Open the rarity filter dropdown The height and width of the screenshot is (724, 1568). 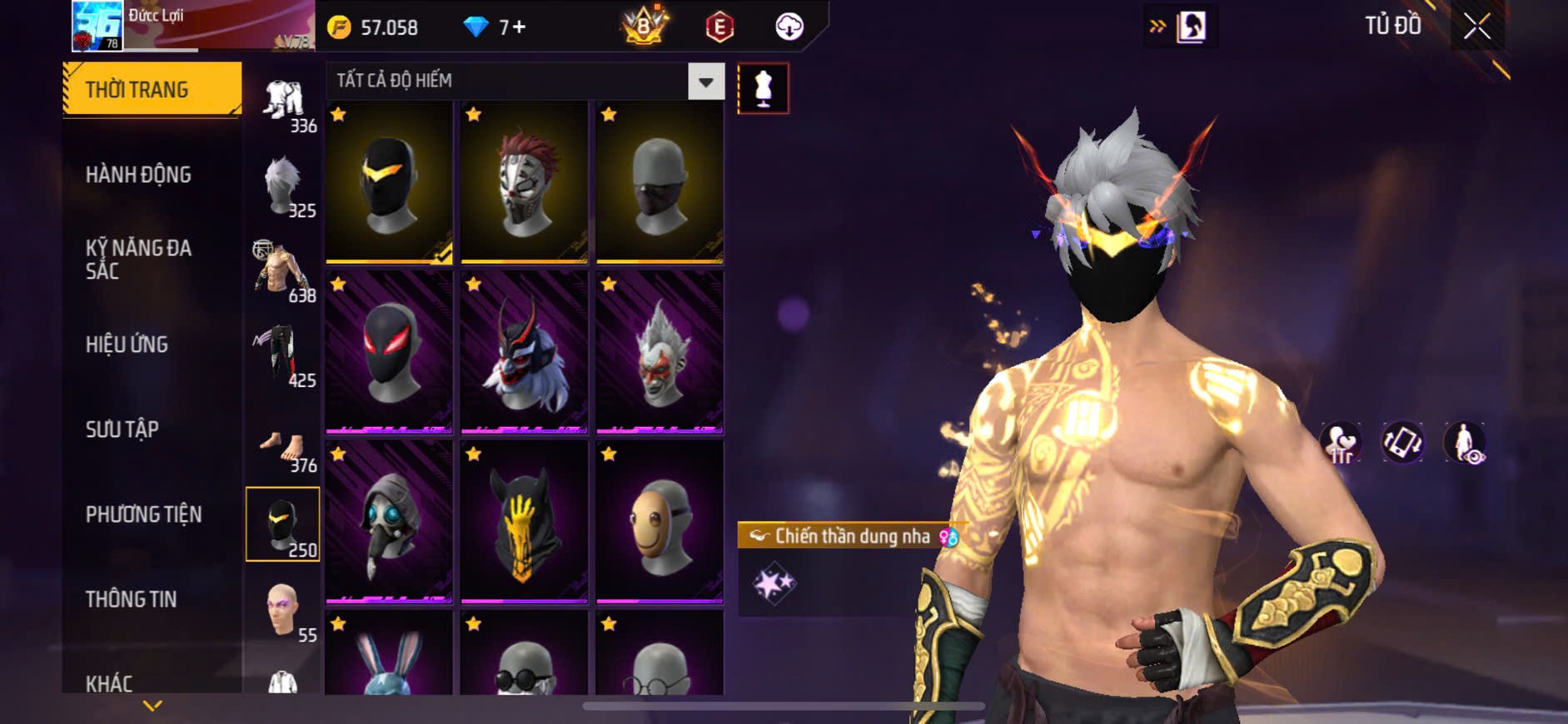[x=705, y=82]
